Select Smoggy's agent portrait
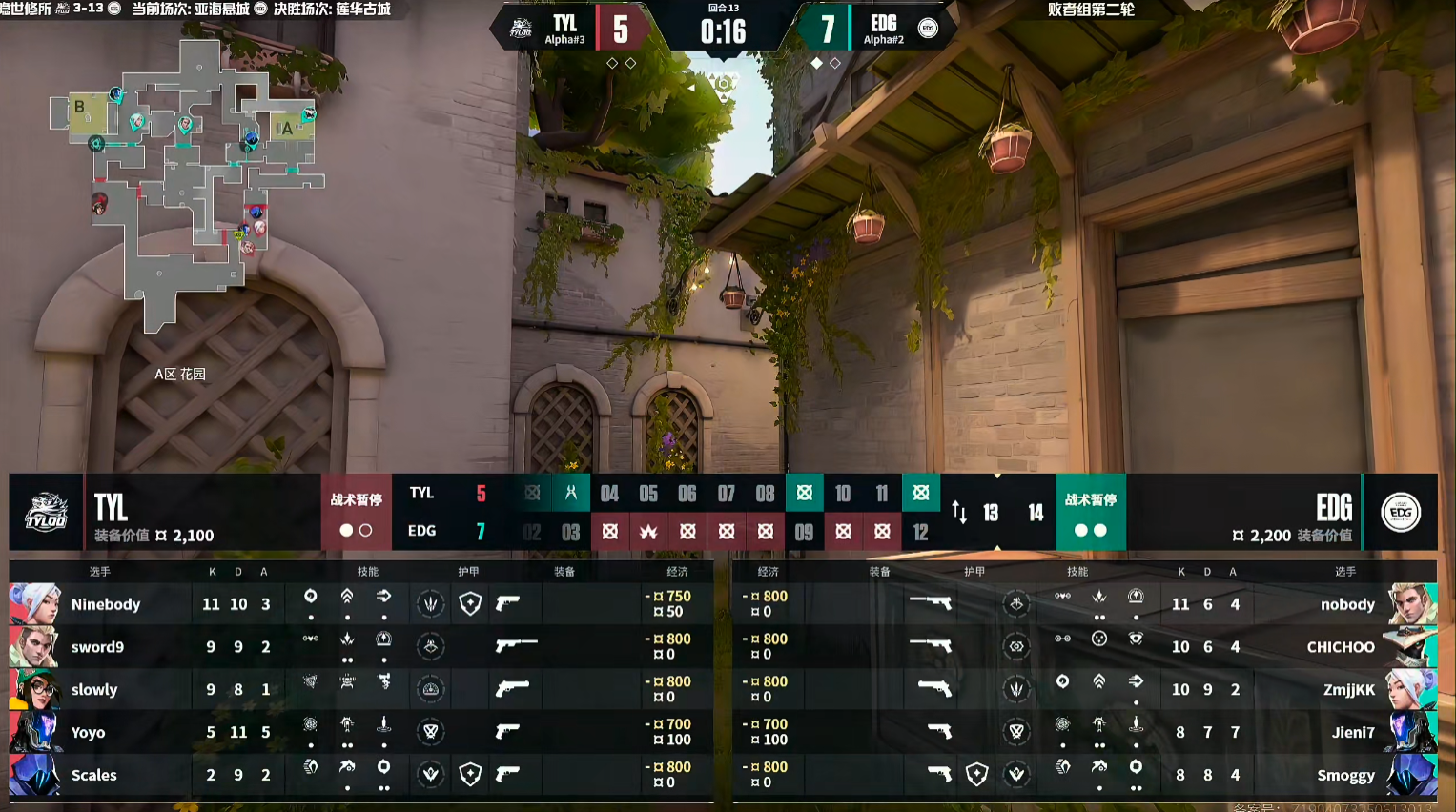The width and height of the screenshot is (1456, 812). pyautogui.click(x=1411, y=776)
